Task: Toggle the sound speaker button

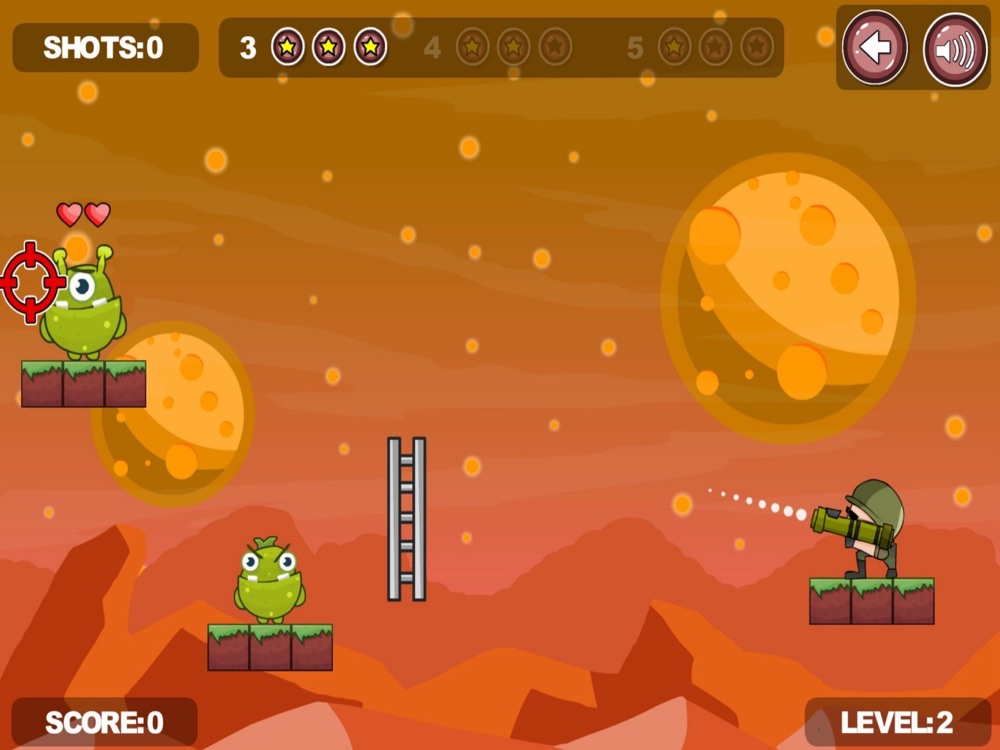Action: [954, 49]
